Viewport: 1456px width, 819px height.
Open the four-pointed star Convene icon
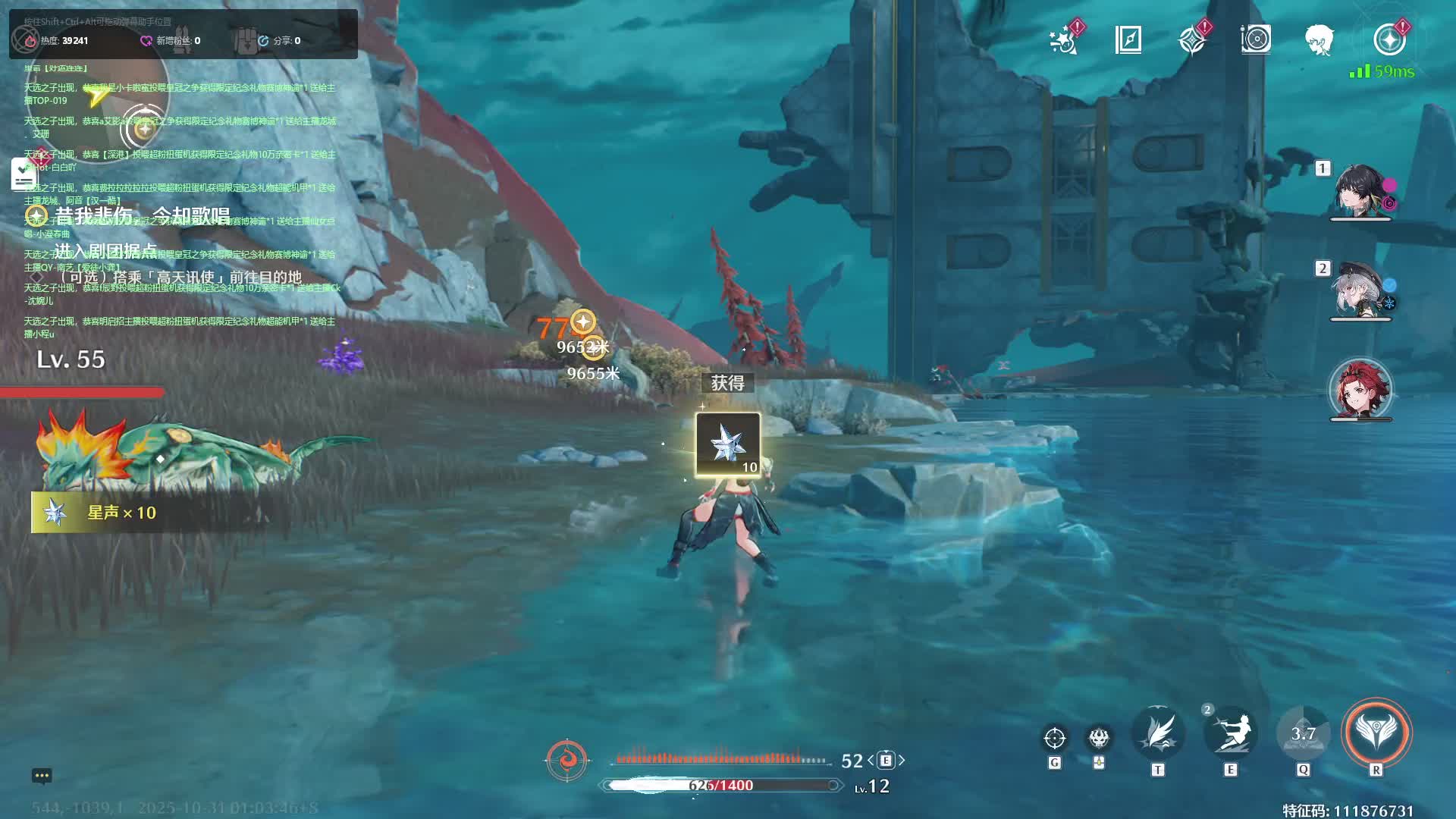[x=1192, y=39]
